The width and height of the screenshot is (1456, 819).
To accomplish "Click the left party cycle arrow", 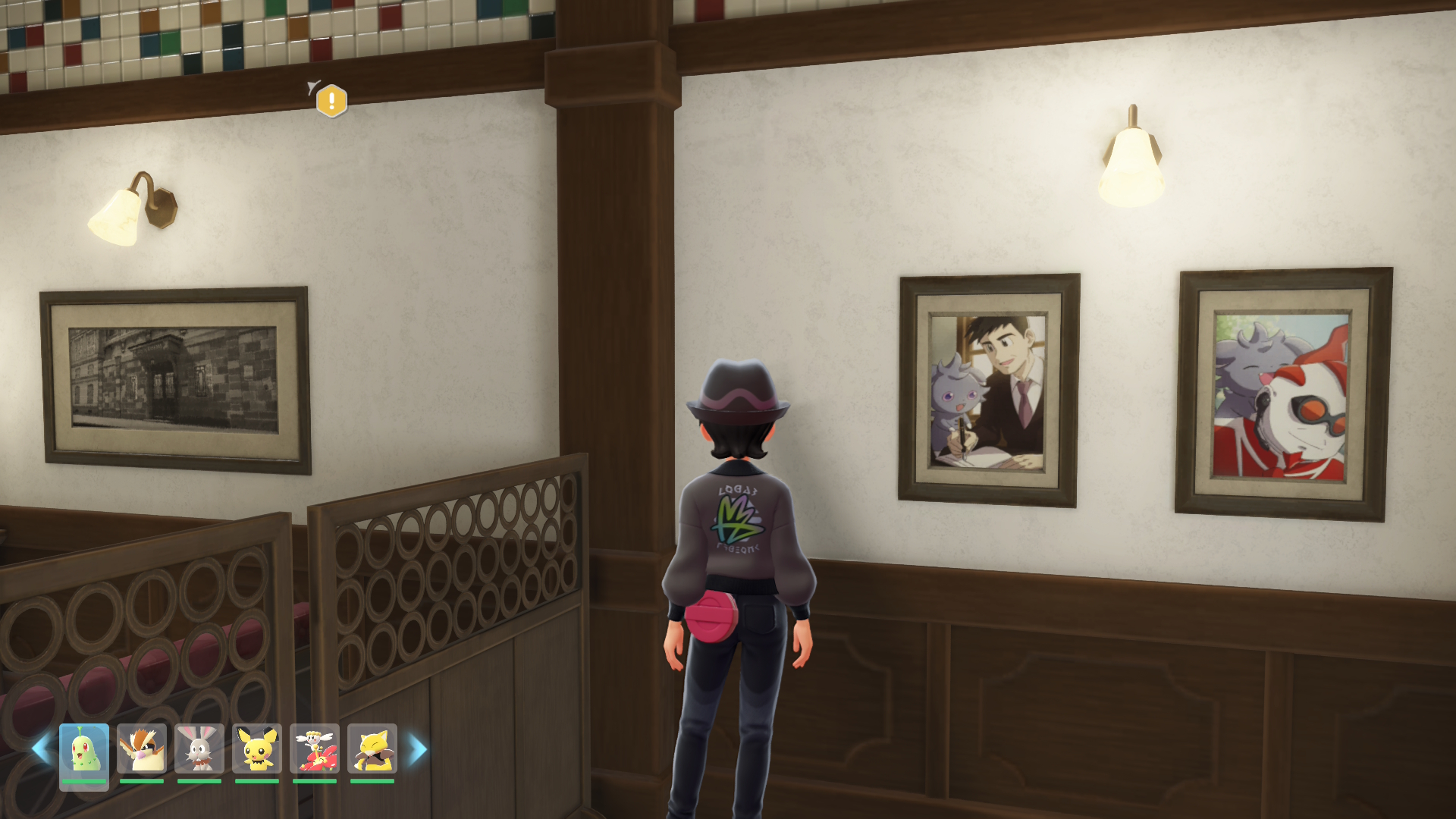I will pyautogui.click(x=42, y=749).
